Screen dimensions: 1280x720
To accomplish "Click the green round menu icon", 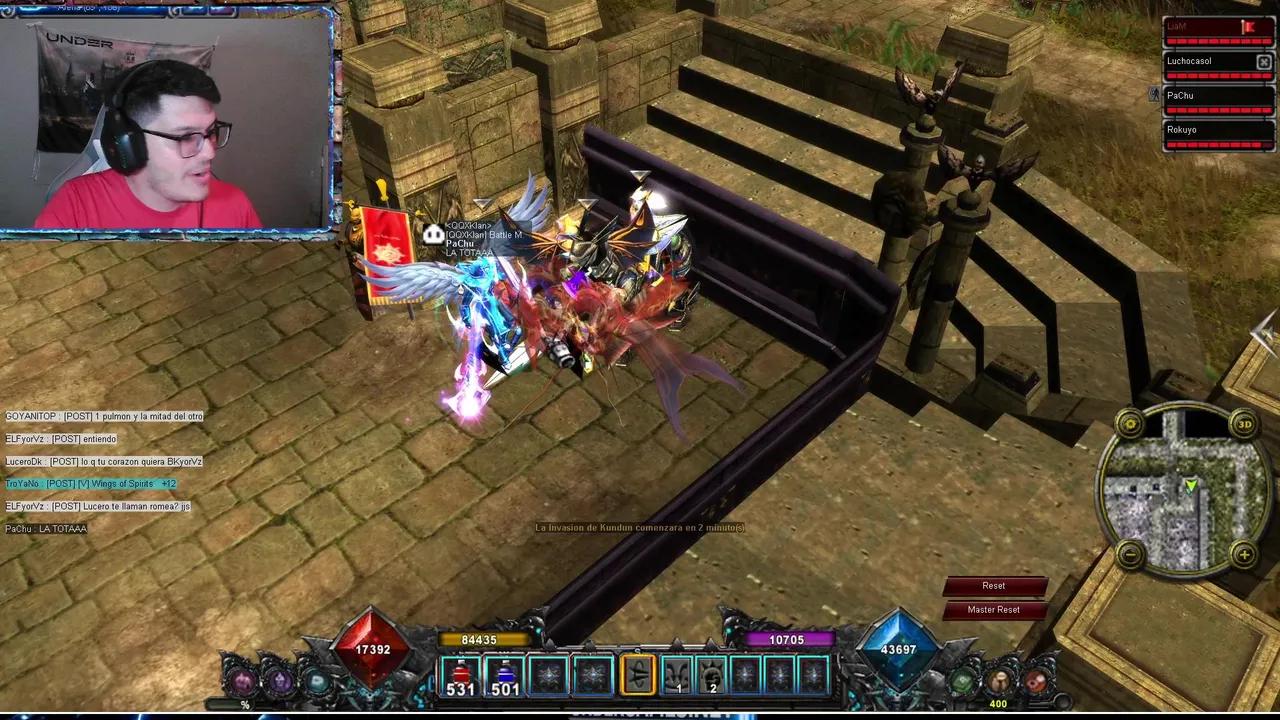I will 962,682.
